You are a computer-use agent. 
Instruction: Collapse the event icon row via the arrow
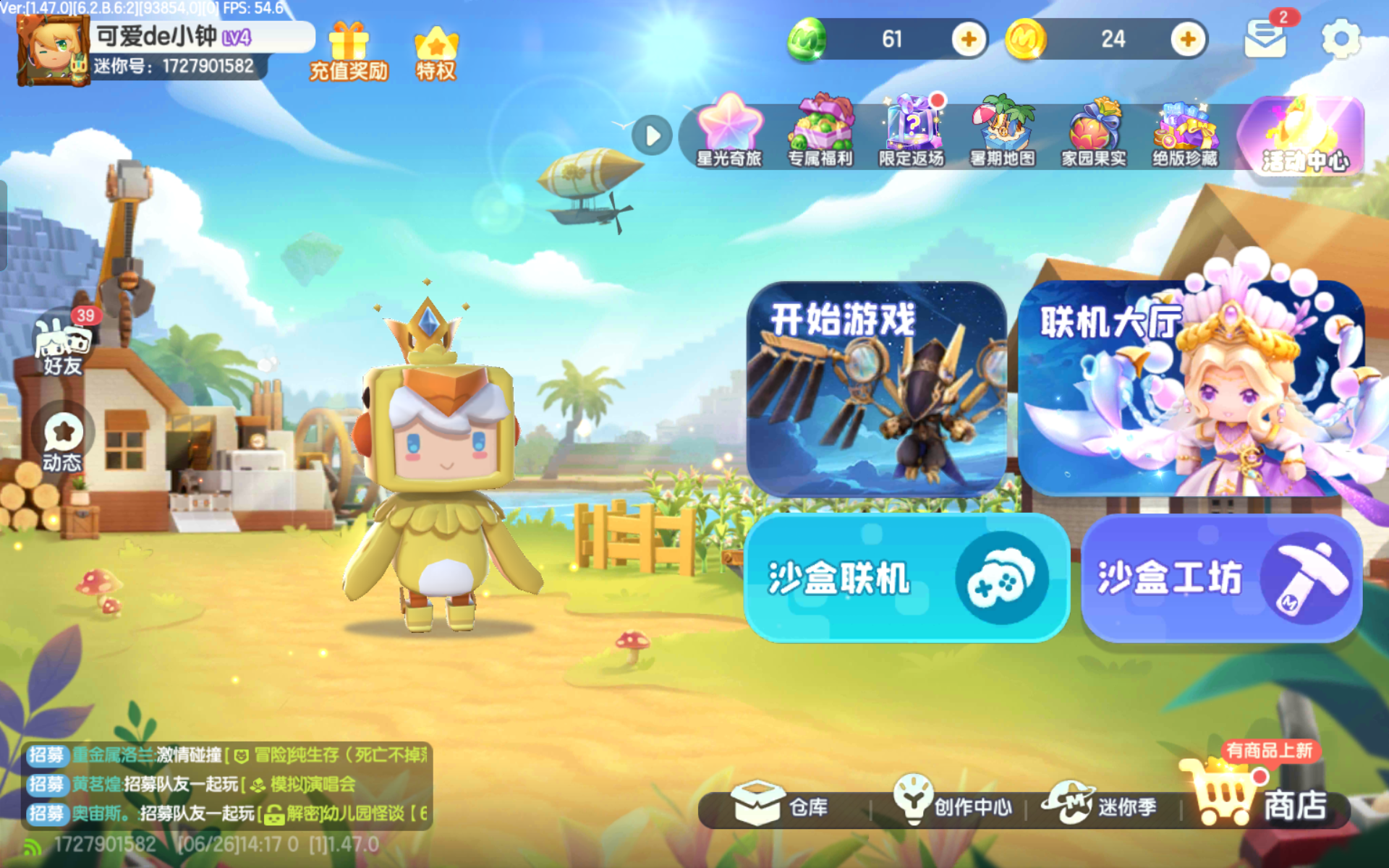click(650, 135)
